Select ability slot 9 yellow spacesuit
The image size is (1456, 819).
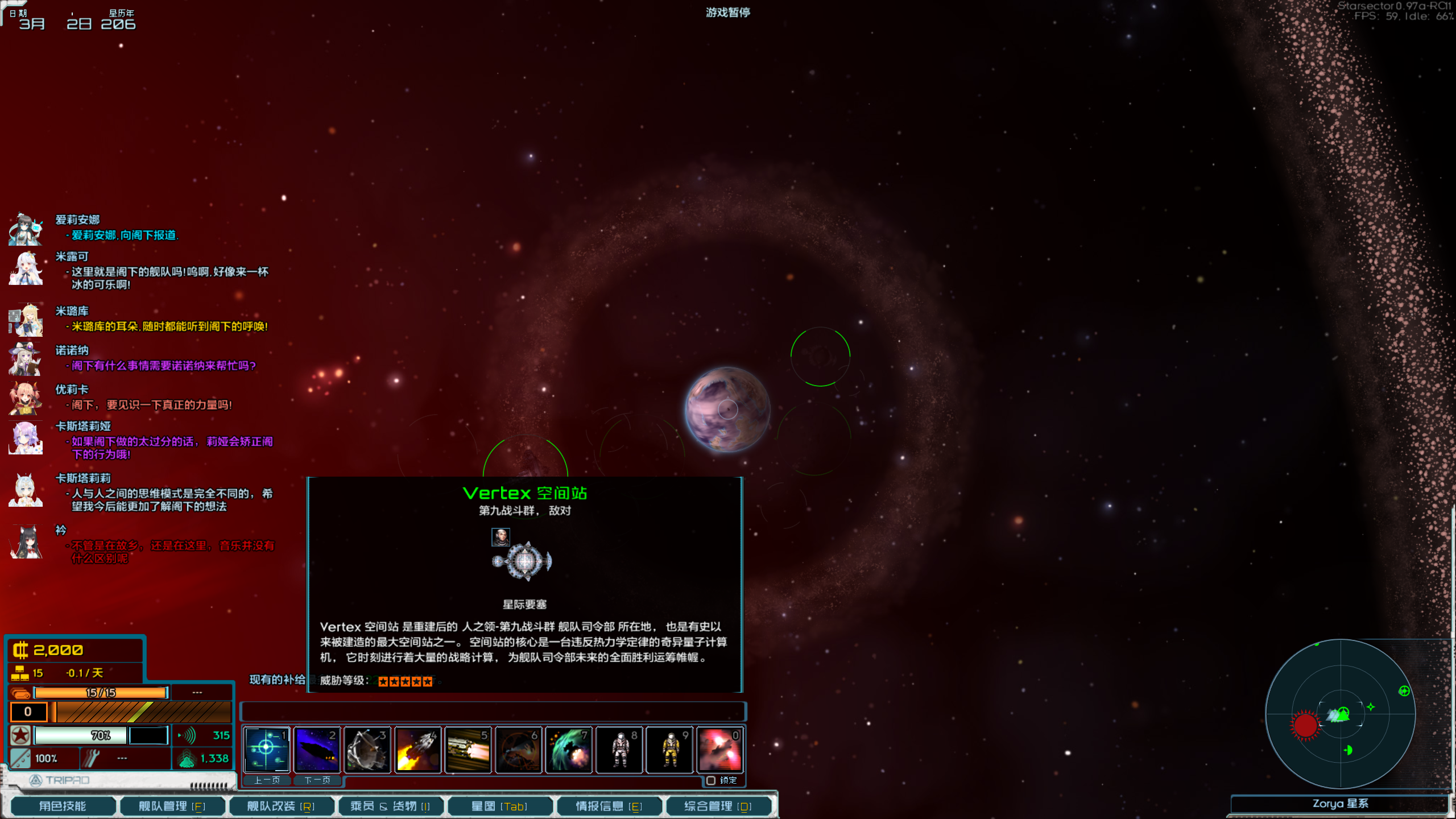tap(669, 750)
